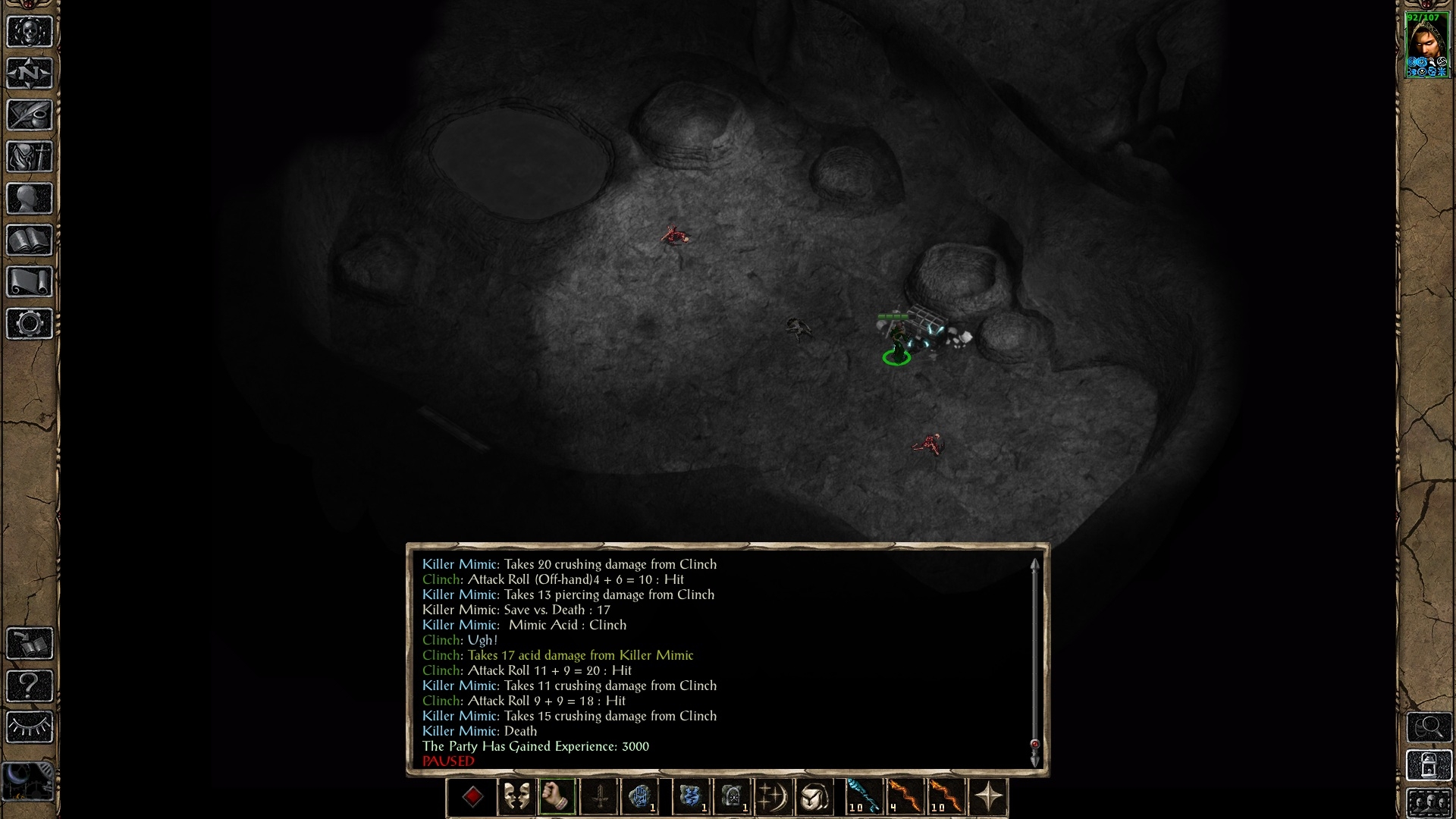Open help with the question mark button

coord(30,686)
